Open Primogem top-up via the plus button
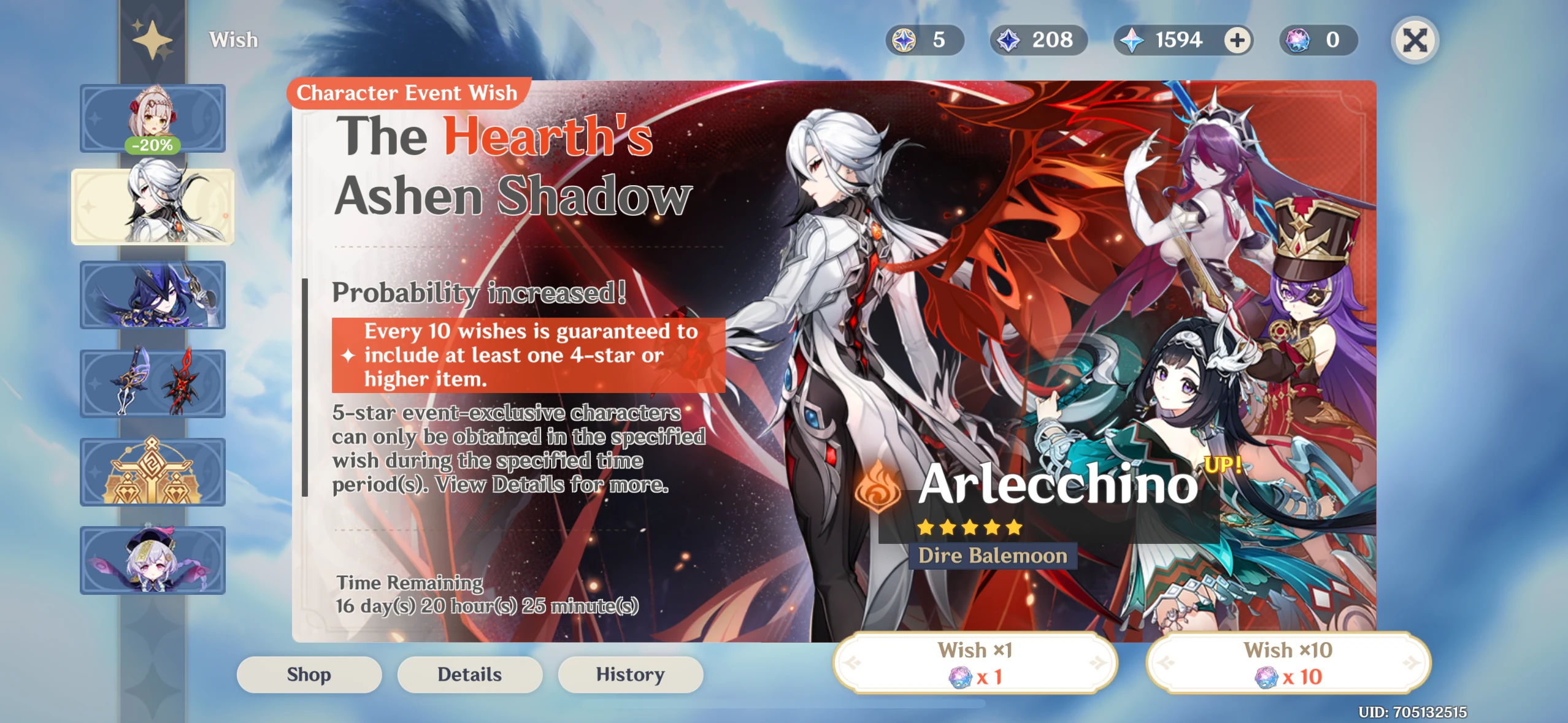 [x=1238, y=40]
